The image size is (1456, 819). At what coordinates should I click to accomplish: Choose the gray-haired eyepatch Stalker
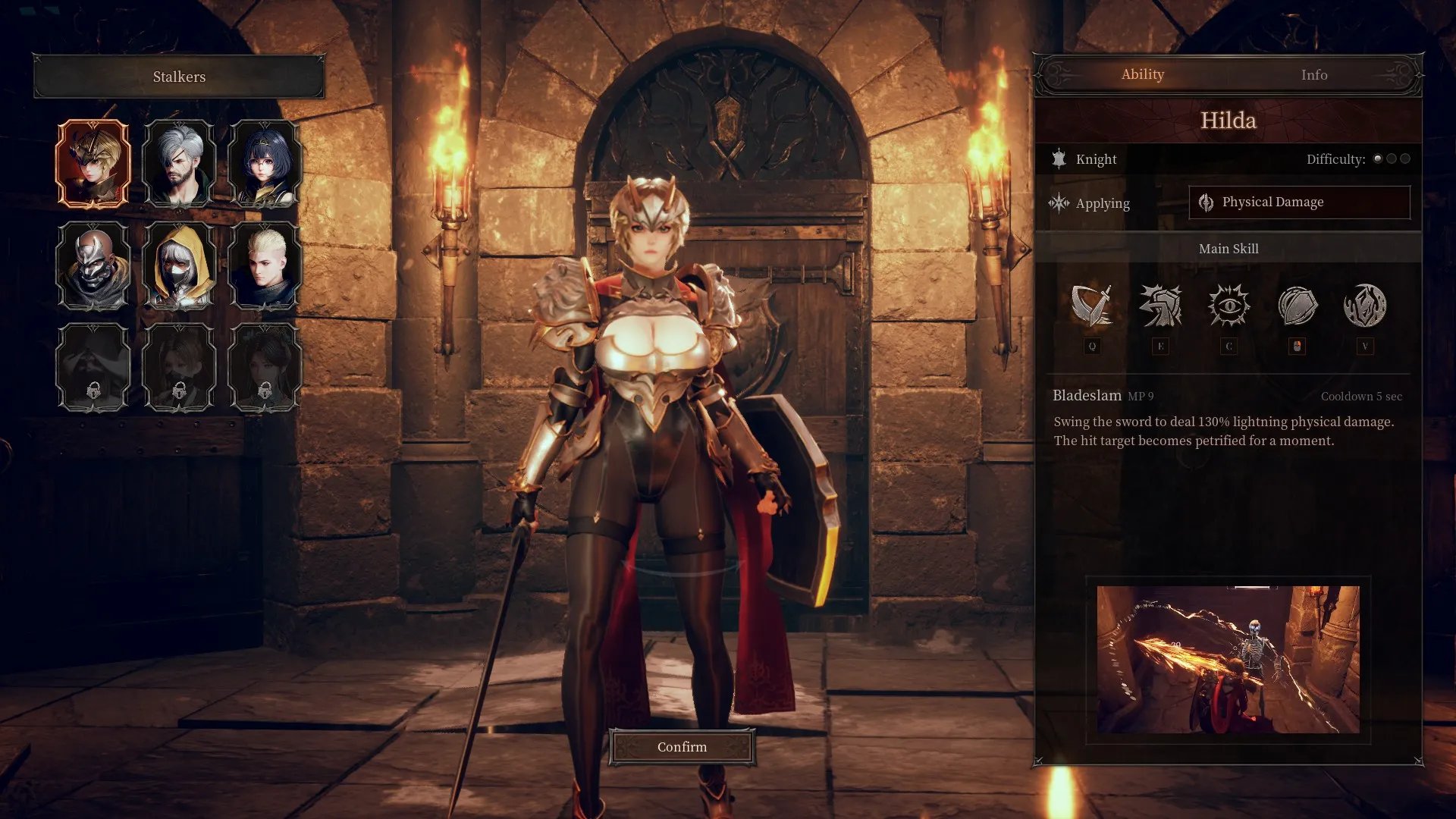tap(179, 163)
